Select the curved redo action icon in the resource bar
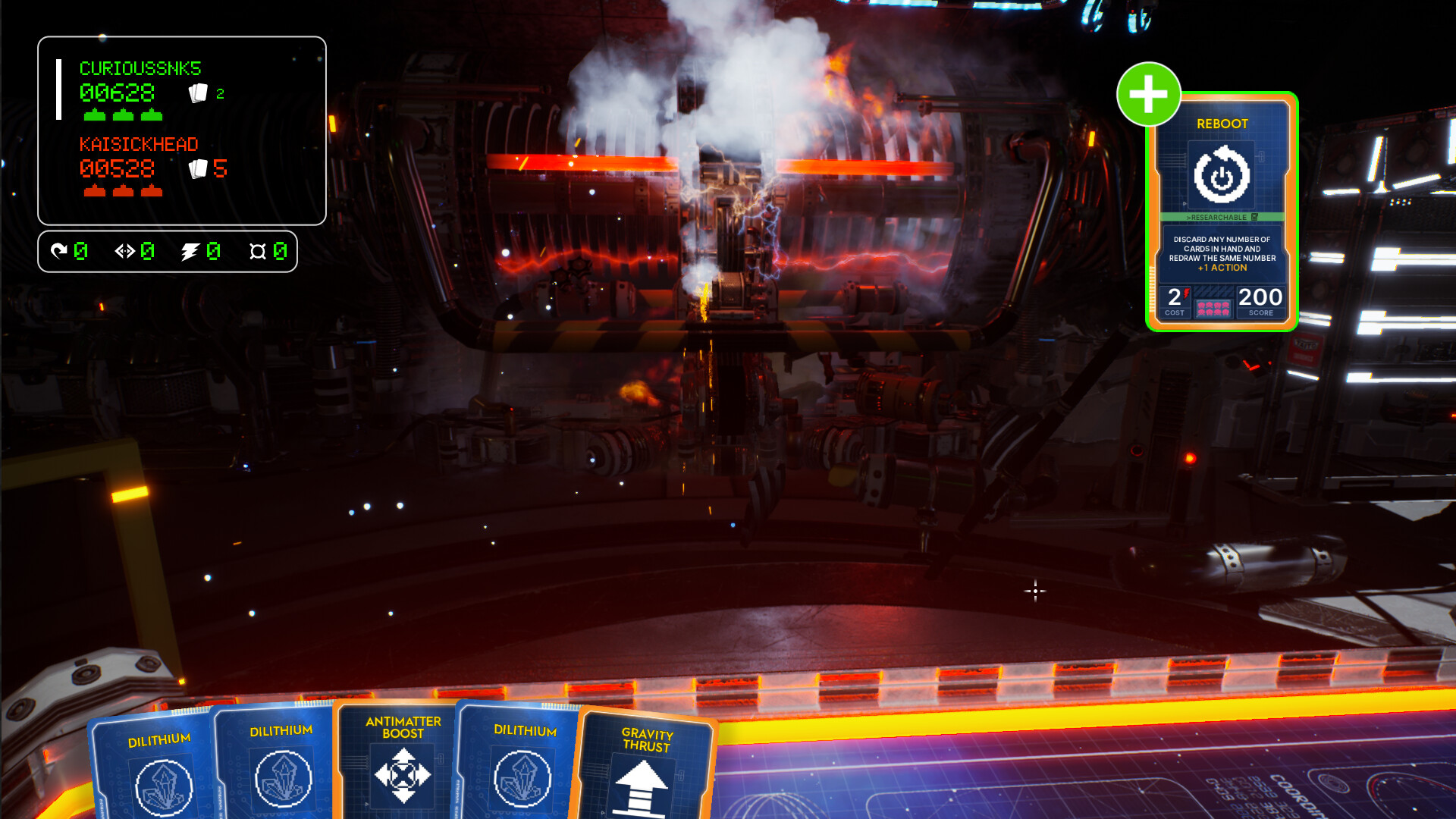Image resolution: width=1456 pixels, height=819 pixels. (61, 250)
